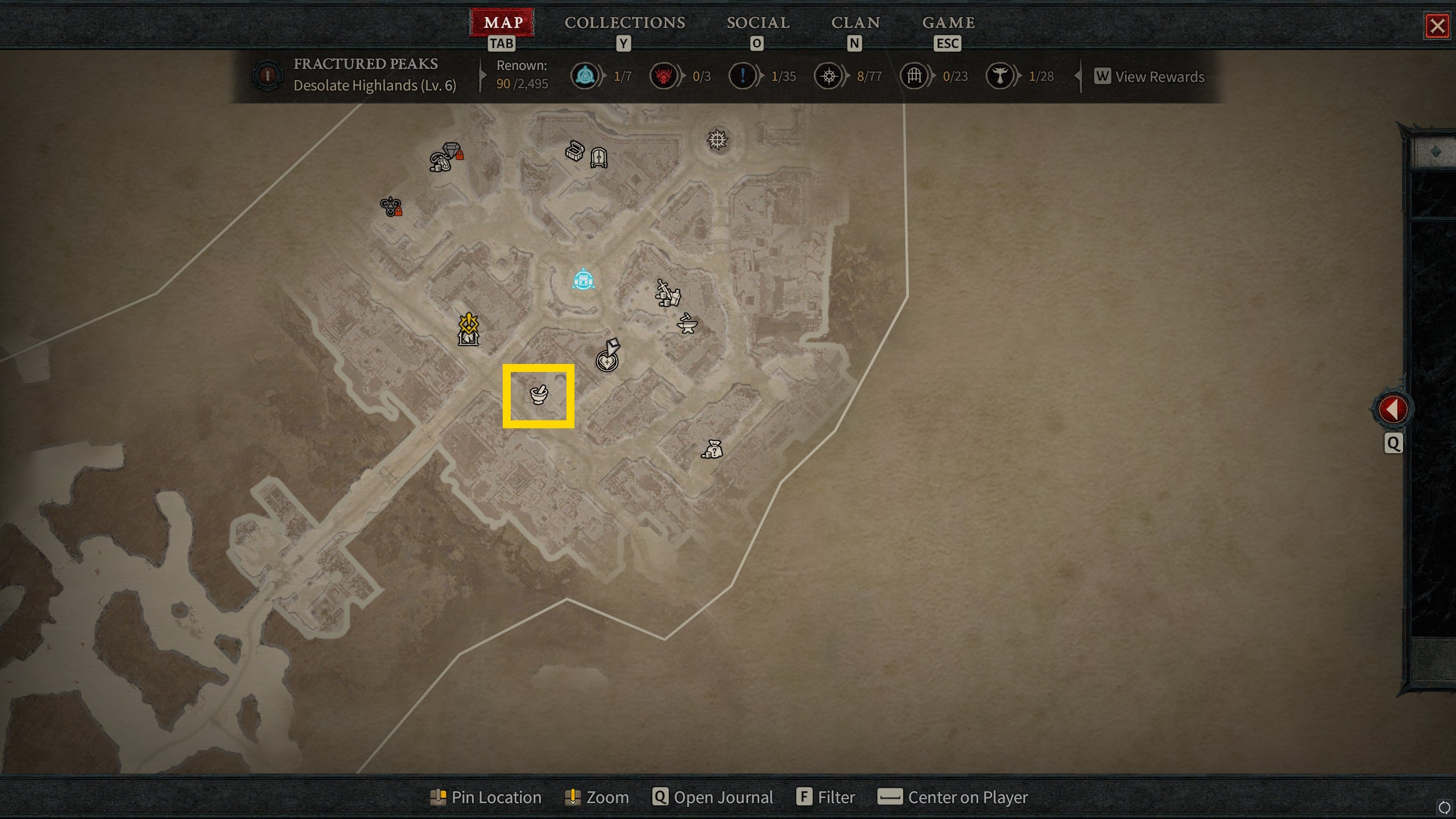Screen dimensions: 1456x819
Task: Click the locked Jeweler vendor icon
Action: [x=446, y=155]
